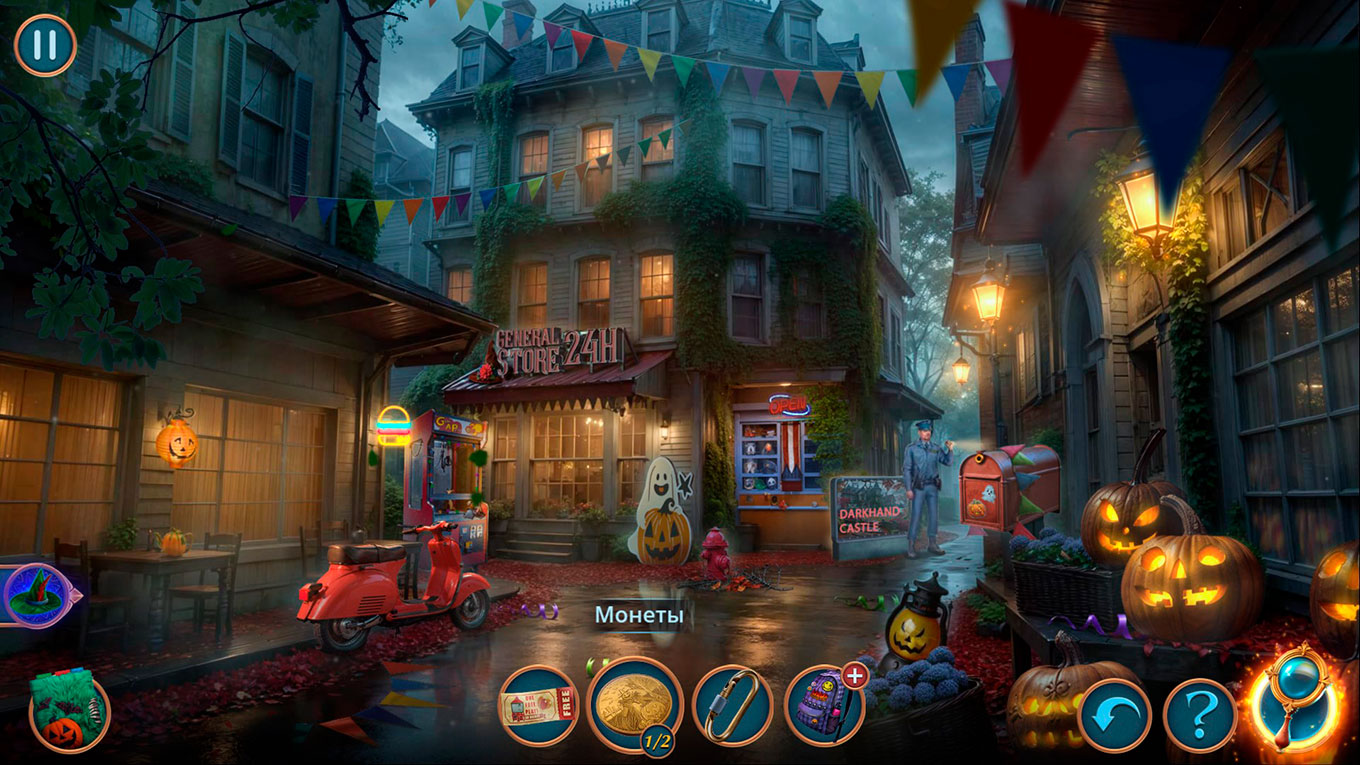Pick the carabiner clip item

click(x=732, y=706)
